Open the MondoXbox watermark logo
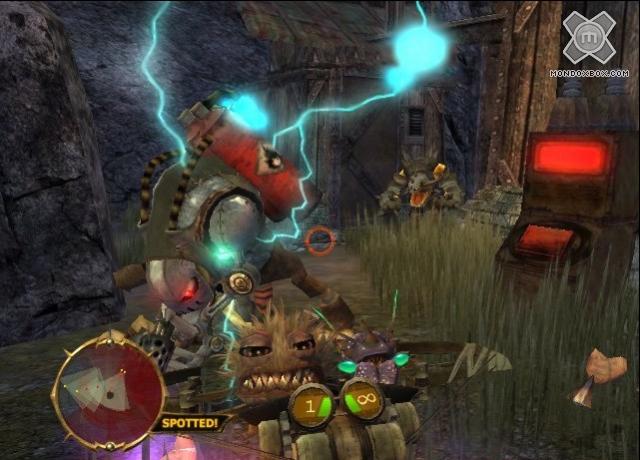The height and width of the screenshot is (460, 640). [594, 44]
